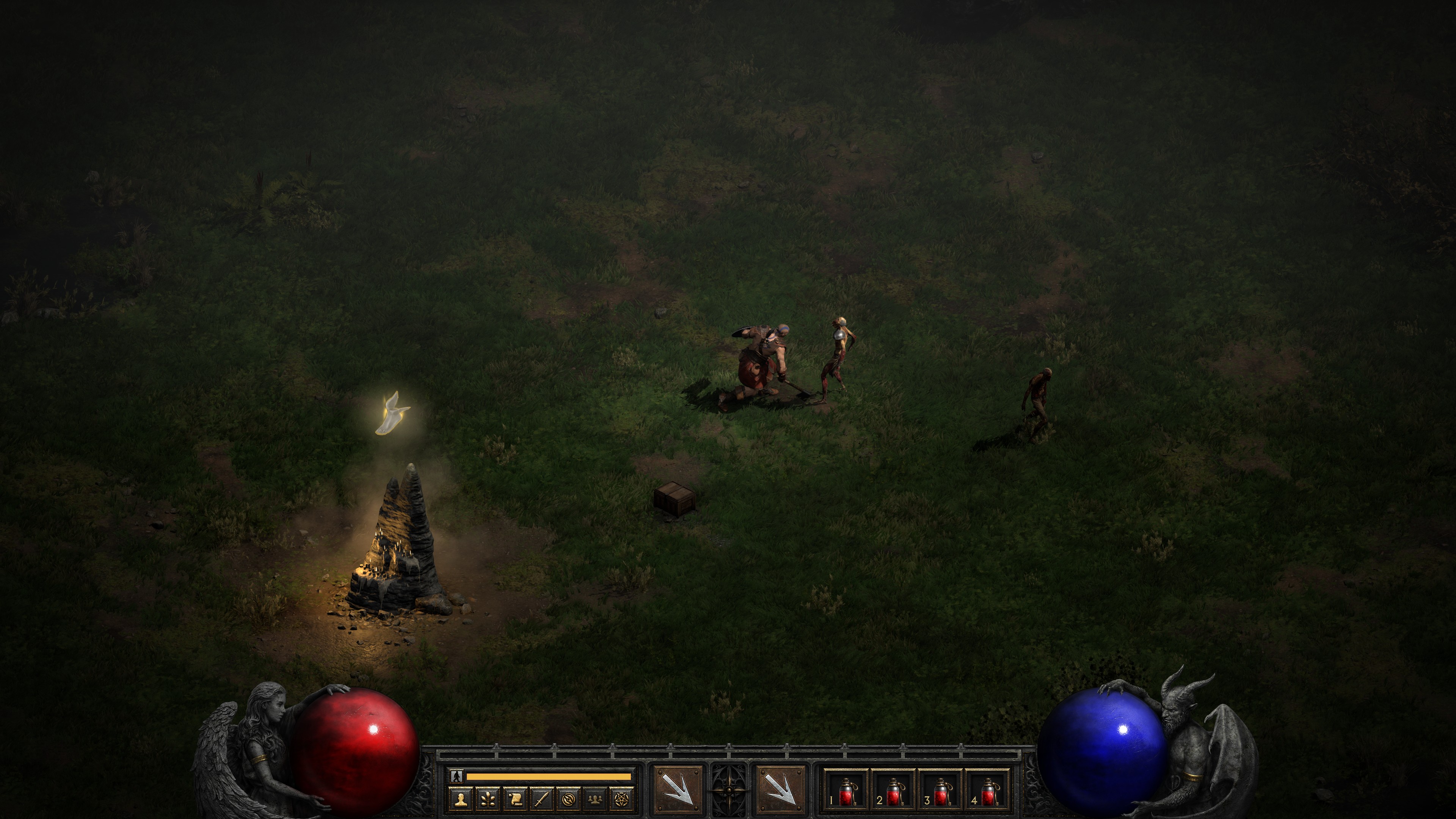Viewport: 1456px width, 819px height.
Task: Open the skill tree branch icon
Action: tap(488, 799)
